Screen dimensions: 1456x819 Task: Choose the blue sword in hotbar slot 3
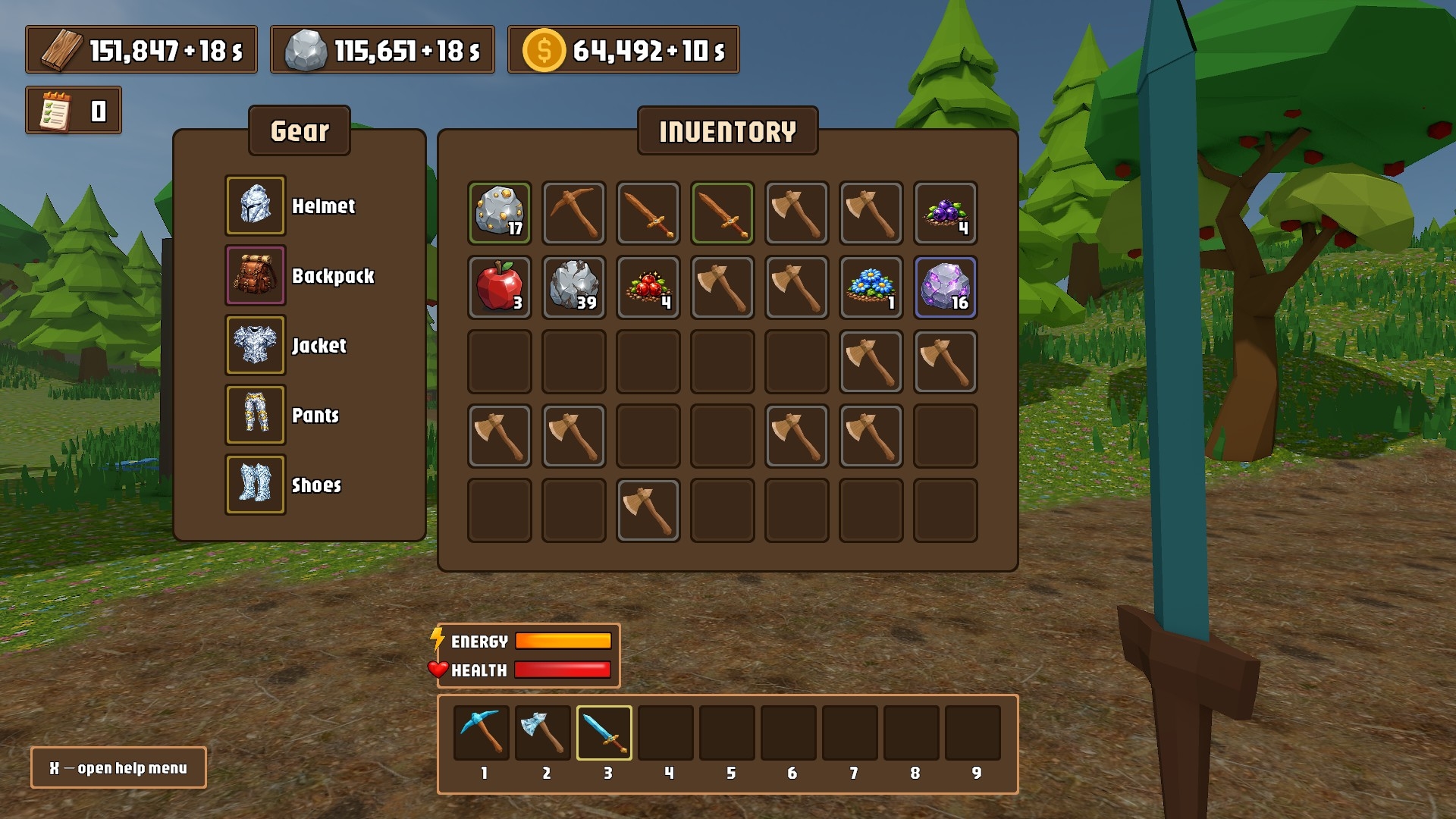pyautogui.click(x=604, y=733)
